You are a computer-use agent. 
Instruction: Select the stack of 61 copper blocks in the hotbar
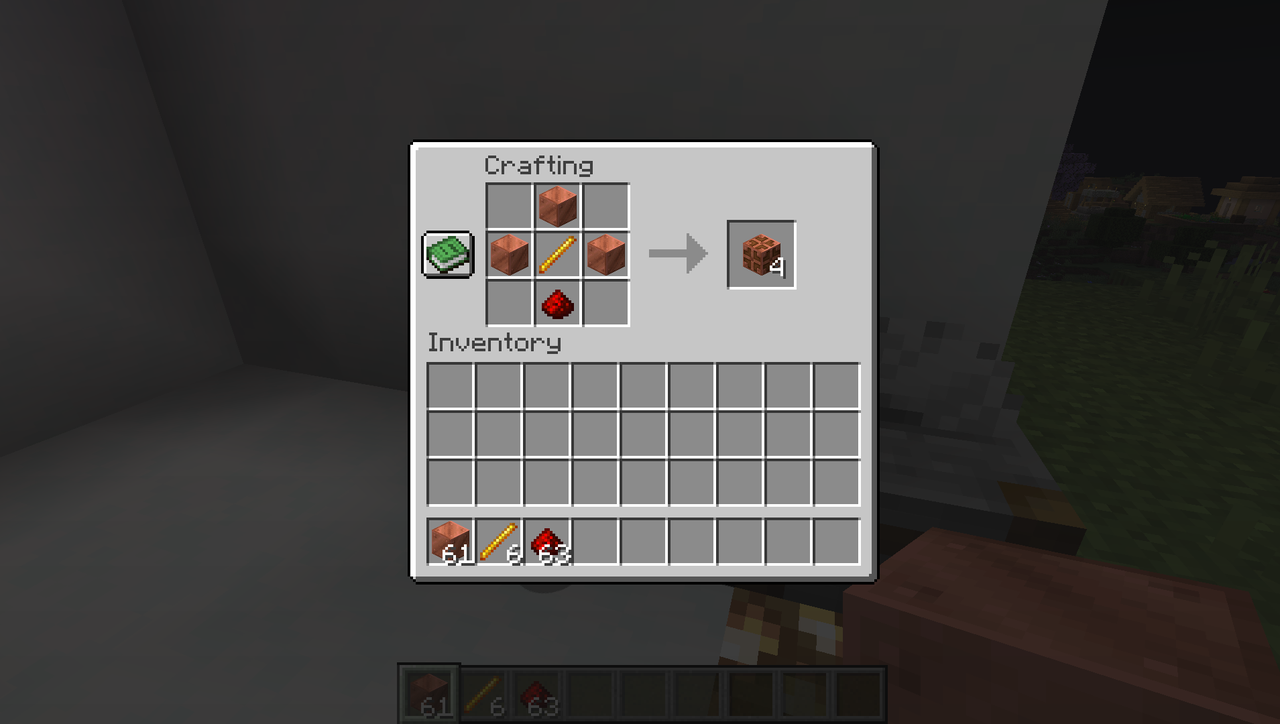click(450, 541)
